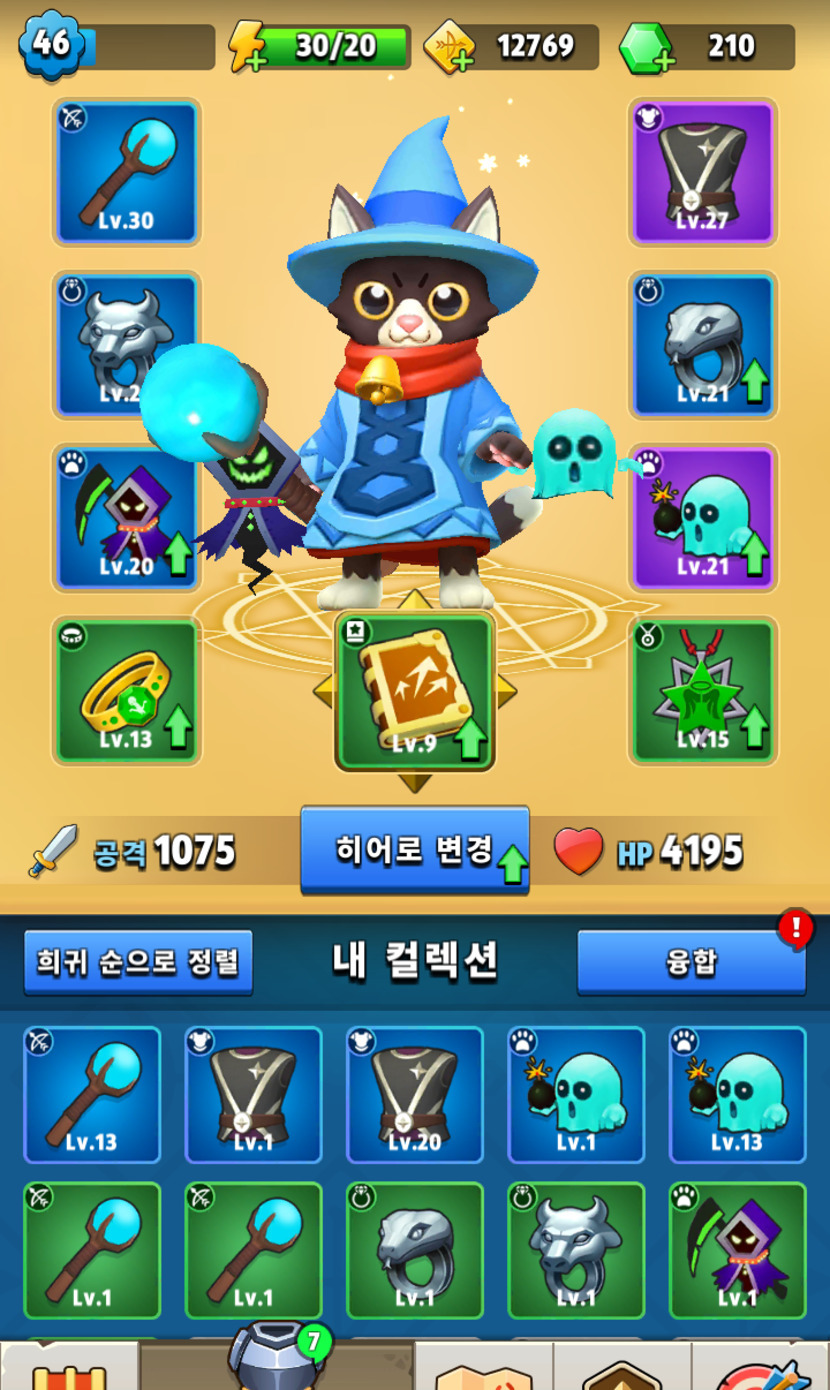Select the Lv.13 green gem bracelet
Image resolution: width=830 pixels, height=1390 pixels.
127,690
